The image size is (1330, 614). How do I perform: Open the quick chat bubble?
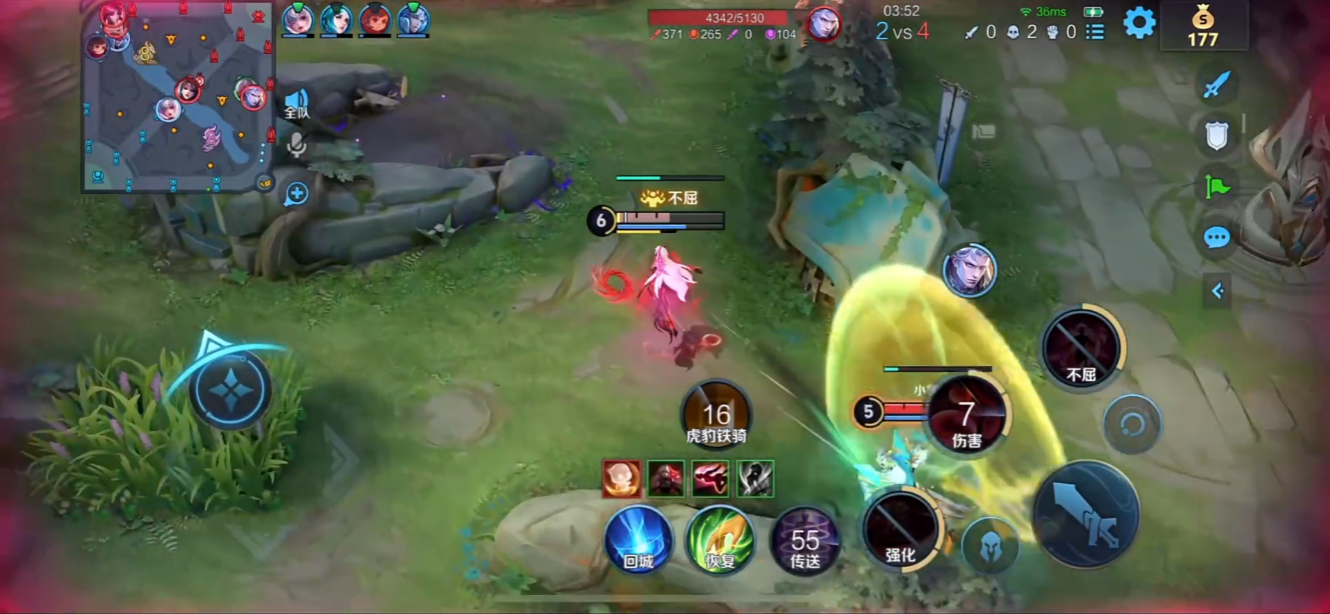pyautogui.click(x=1216, y=237)
